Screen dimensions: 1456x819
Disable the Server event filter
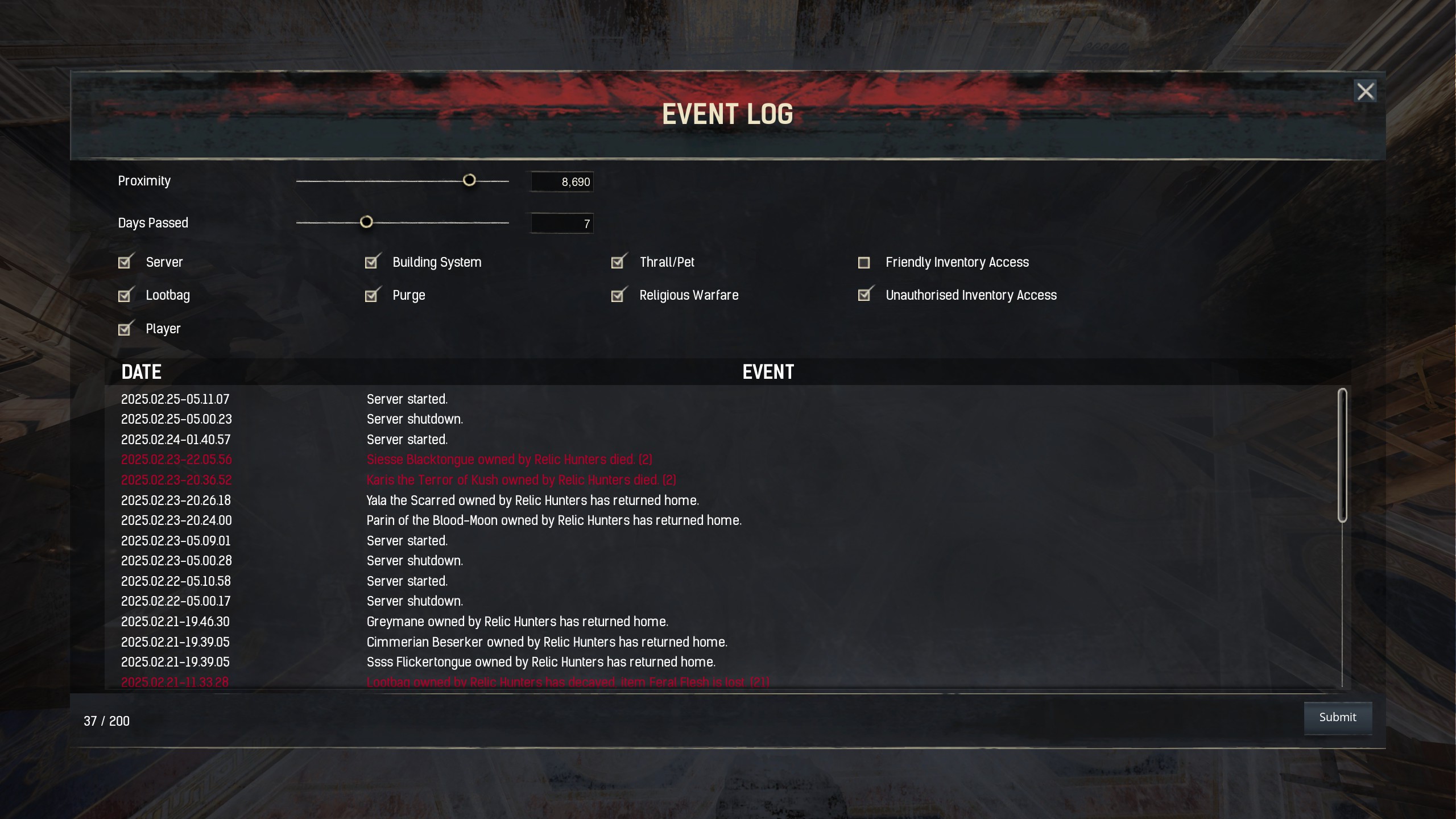126,262
